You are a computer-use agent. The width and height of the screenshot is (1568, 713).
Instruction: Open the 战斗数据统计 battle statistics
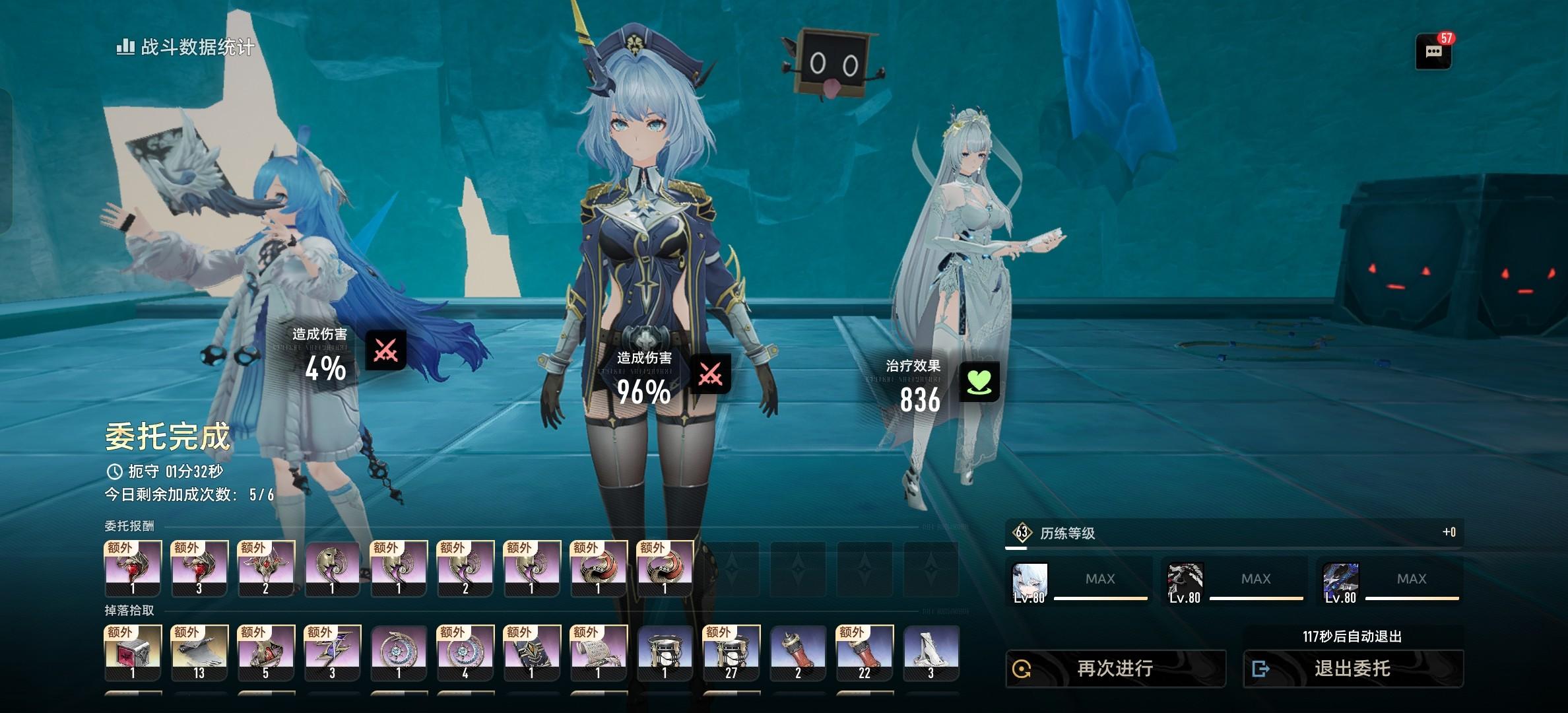186,48
